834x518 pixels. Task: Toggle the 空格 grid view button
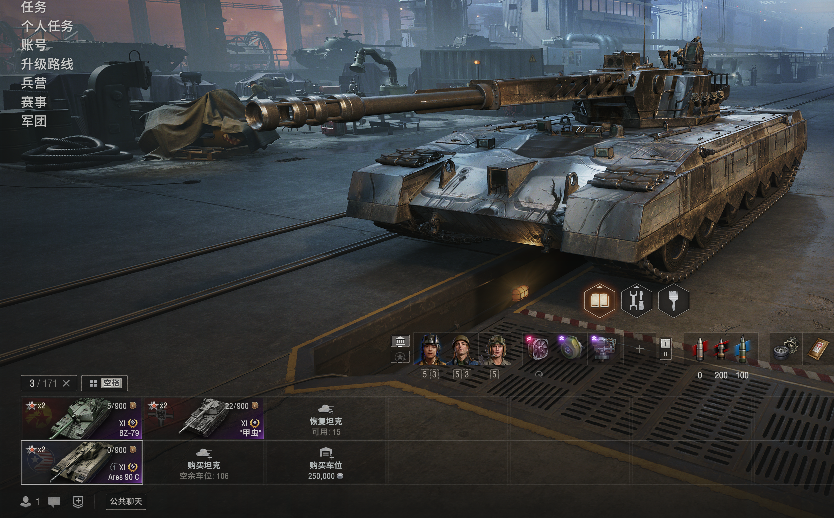(x=104, y=383)
